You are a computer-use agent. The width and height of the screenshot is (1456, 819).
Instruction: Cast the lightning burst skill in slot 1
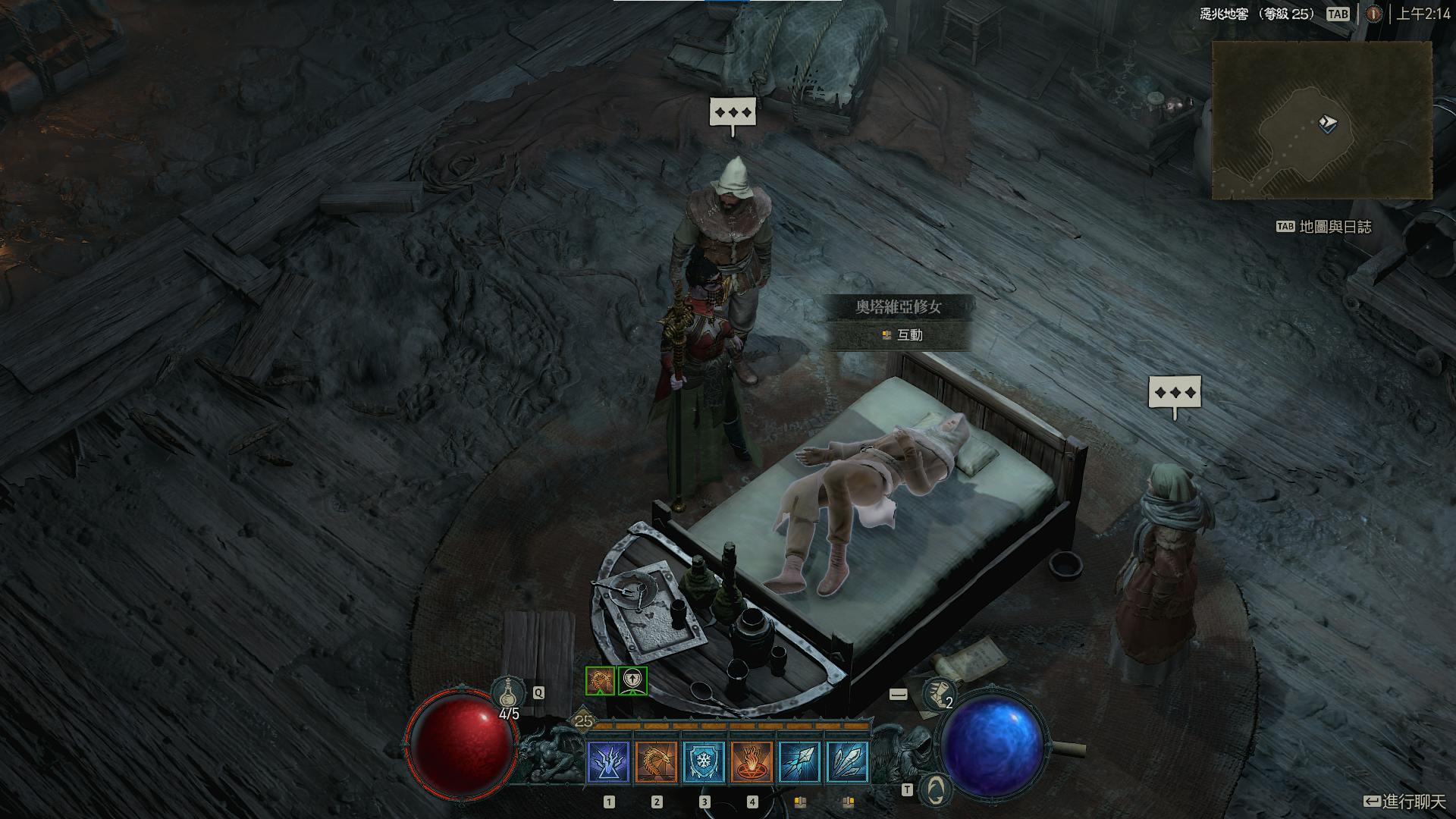[608, 761]
